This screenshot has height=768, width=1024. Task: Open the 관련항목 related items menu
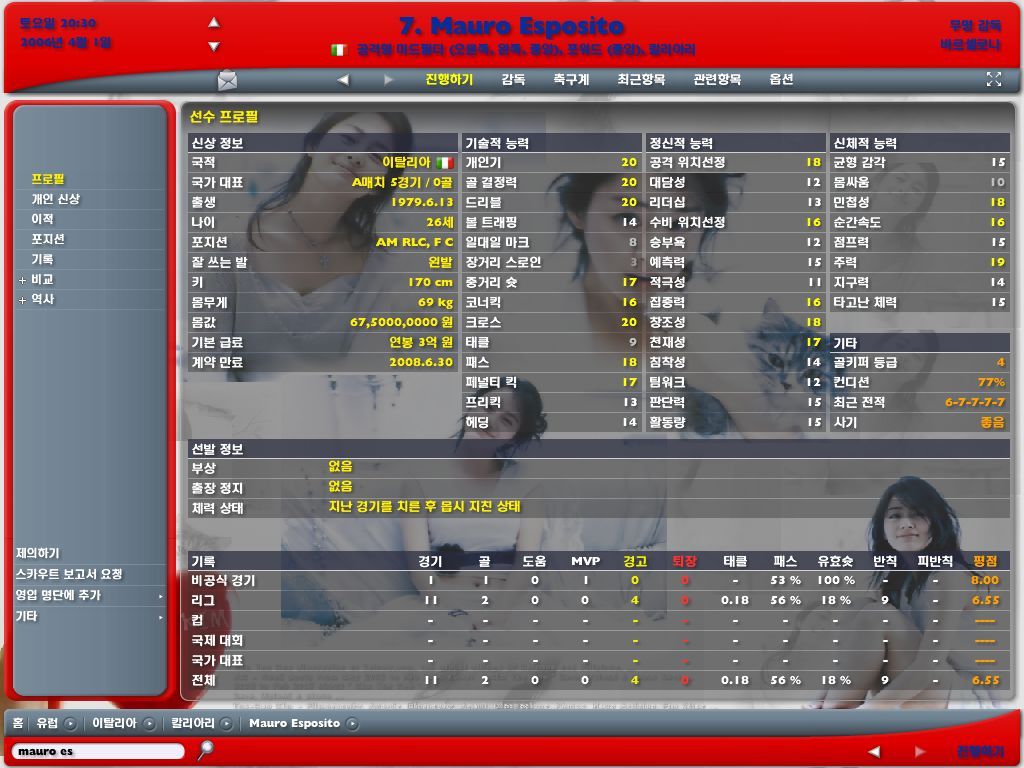717,80
